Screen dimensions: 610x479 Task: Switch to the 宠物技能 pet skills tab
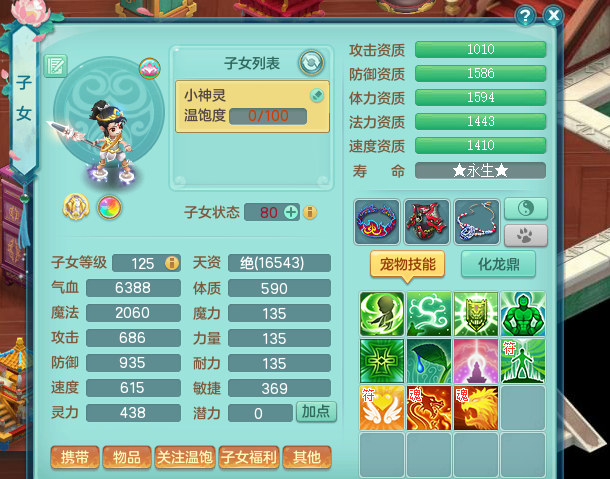407,264
